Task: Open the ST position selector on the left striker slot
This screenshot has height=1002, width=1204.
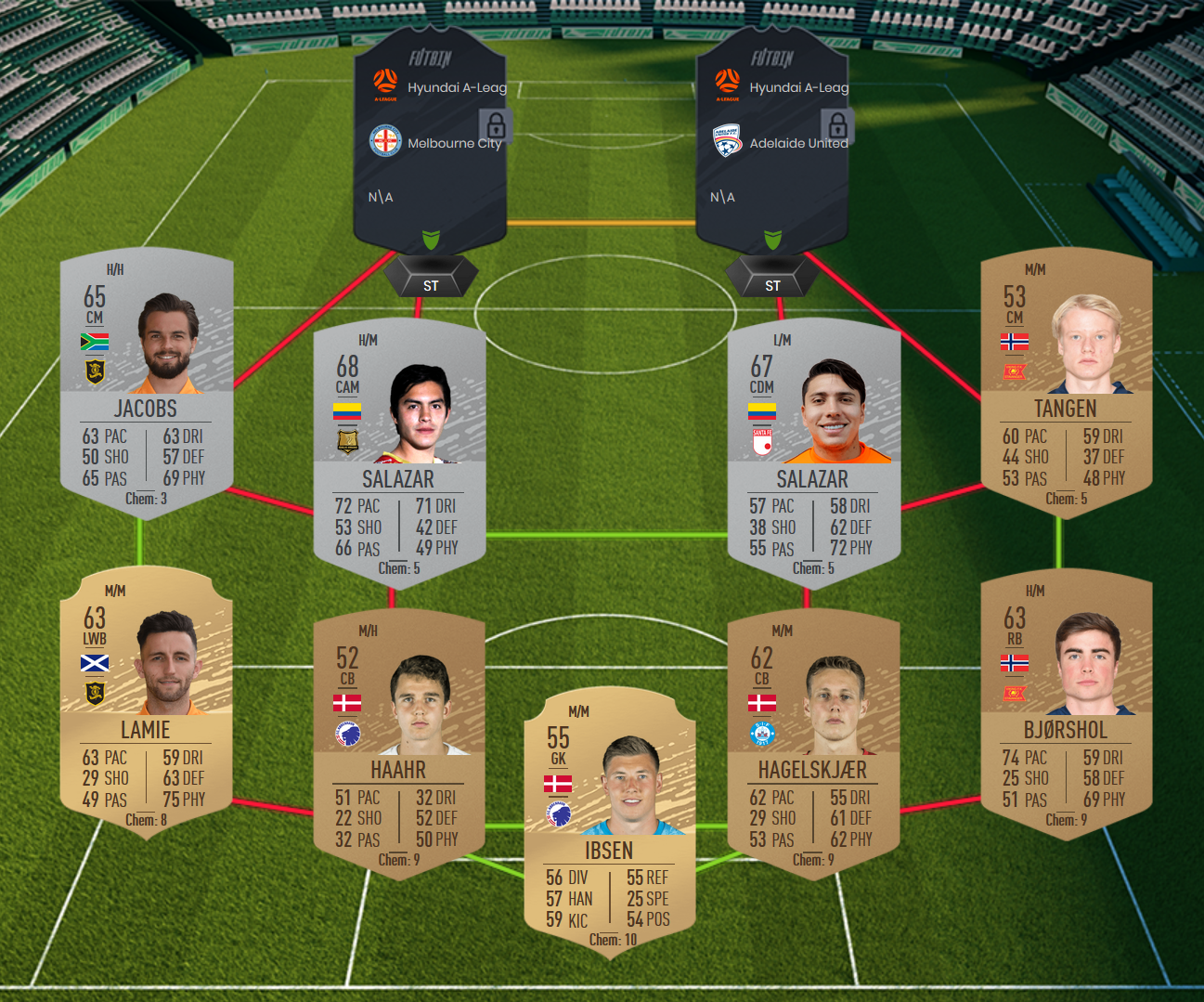Action: point(430,285)
